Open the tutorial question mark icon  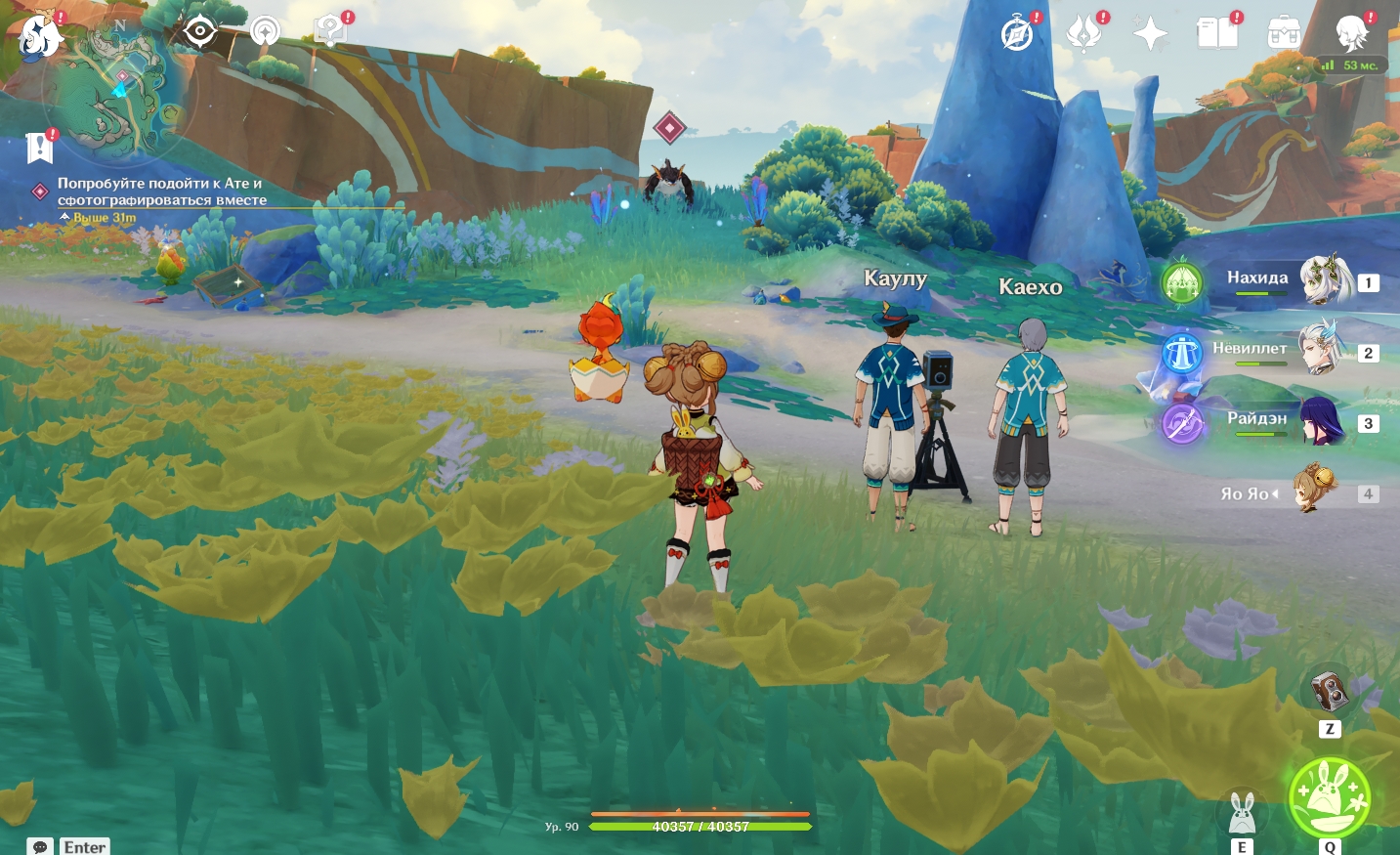tap(330, 32)
